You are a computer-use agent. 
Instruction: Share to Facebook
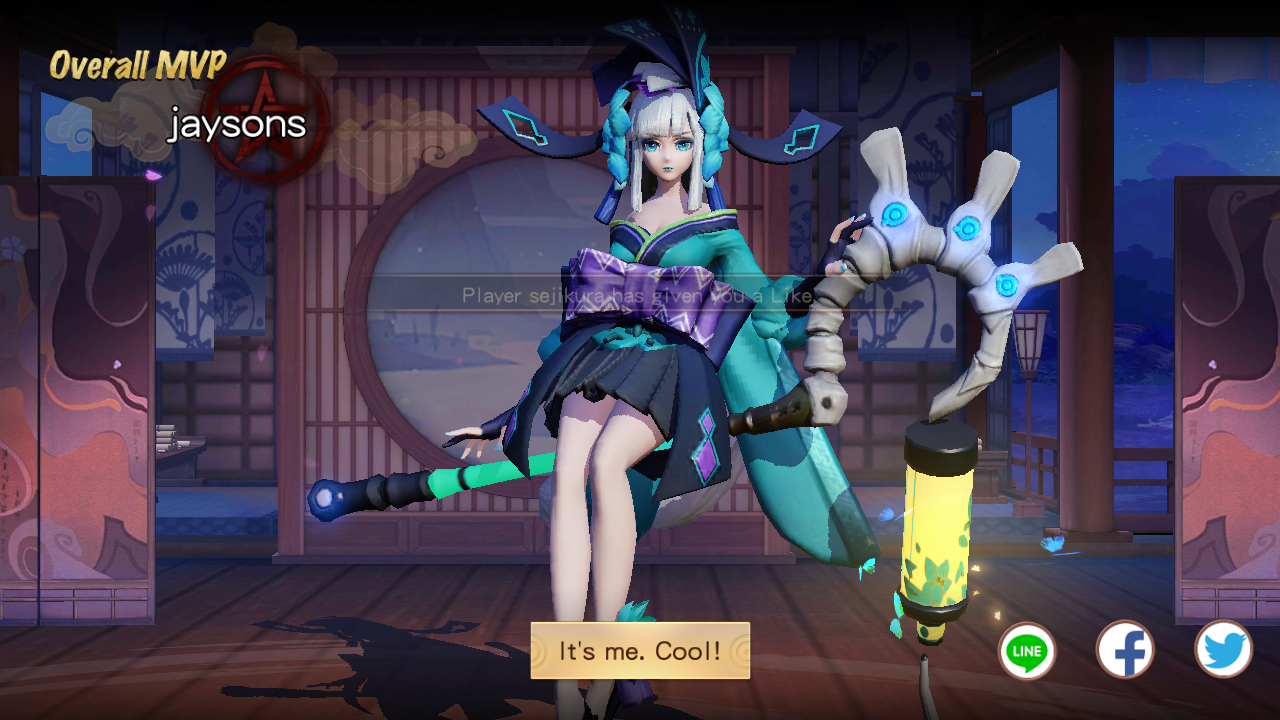[1125, 650]
